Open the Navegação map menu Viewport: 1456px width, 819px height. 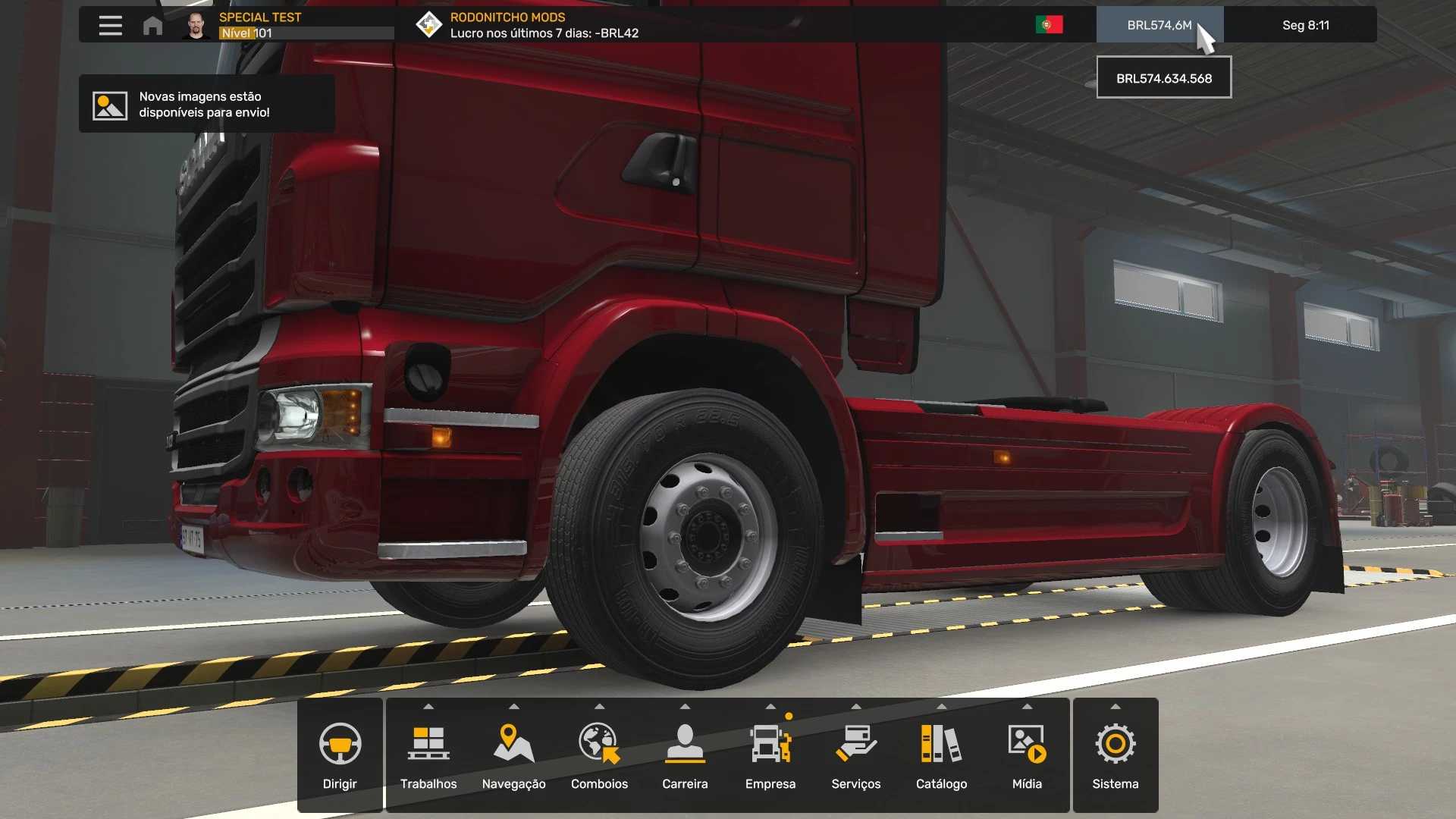click(514, 755)
